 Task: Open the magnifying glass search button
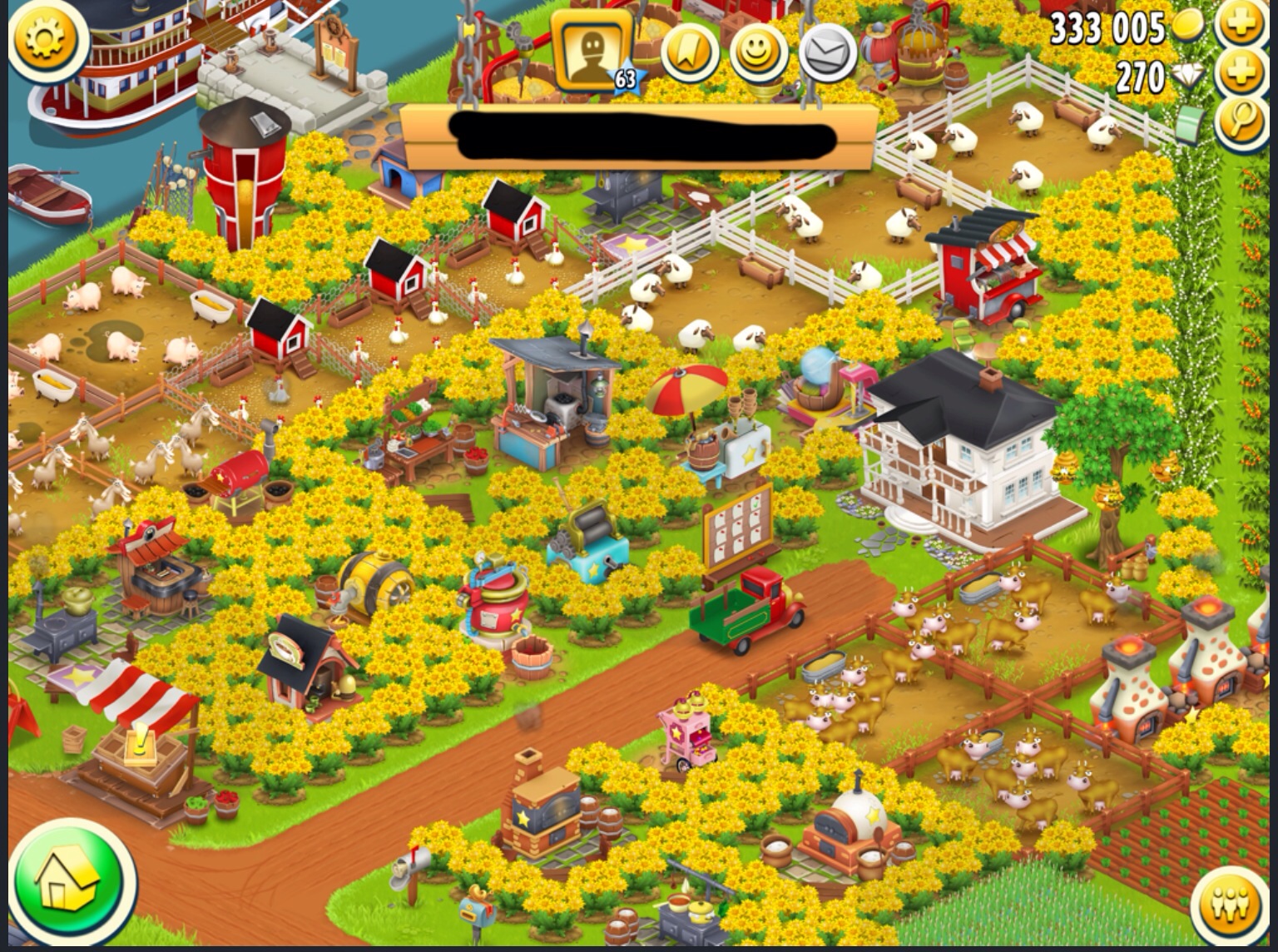(x=1241, y=123)
